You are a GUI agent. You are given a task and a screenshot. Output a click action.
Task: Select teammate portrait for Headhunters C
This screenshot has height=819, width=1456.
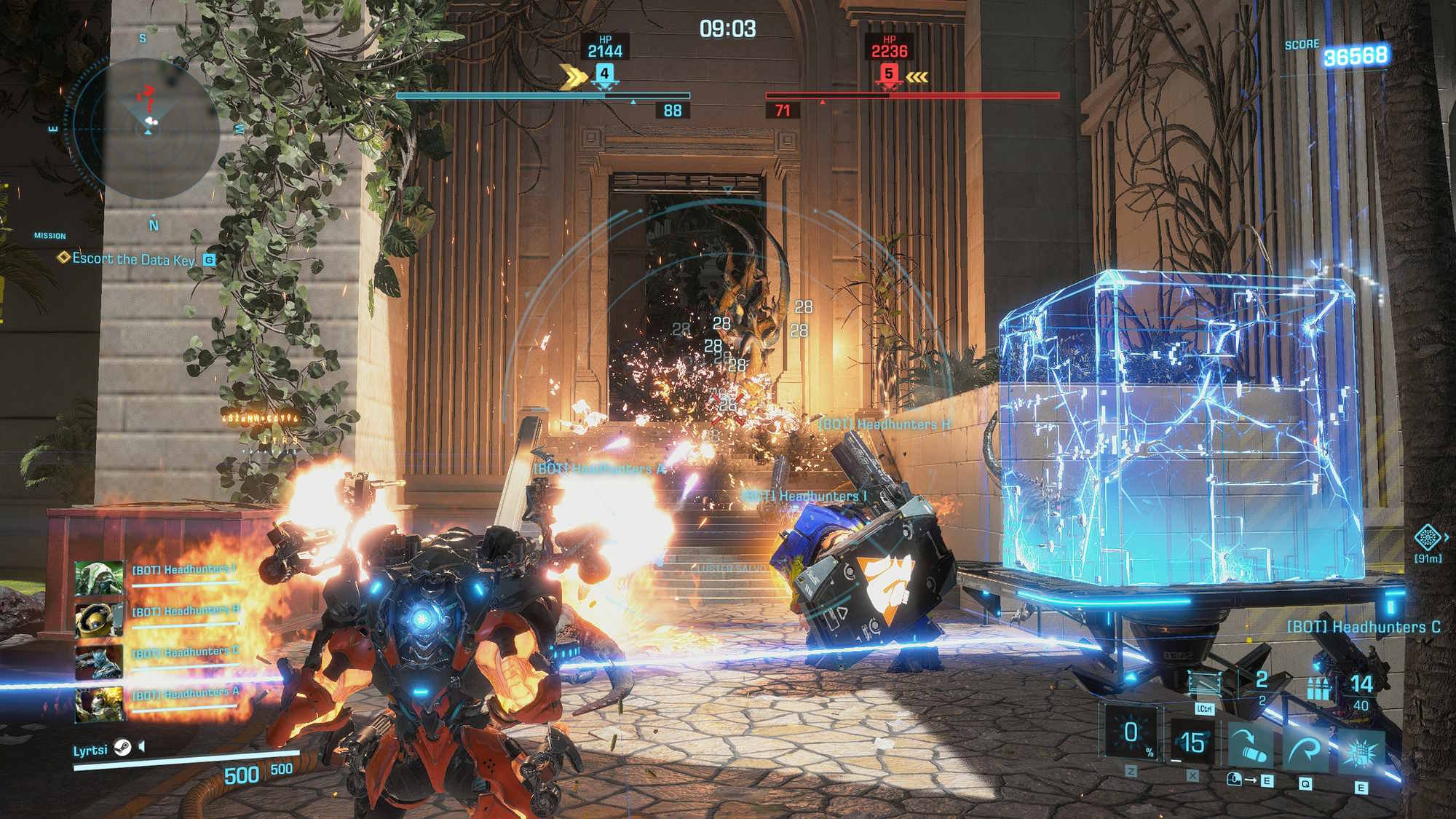pos(99,661)
